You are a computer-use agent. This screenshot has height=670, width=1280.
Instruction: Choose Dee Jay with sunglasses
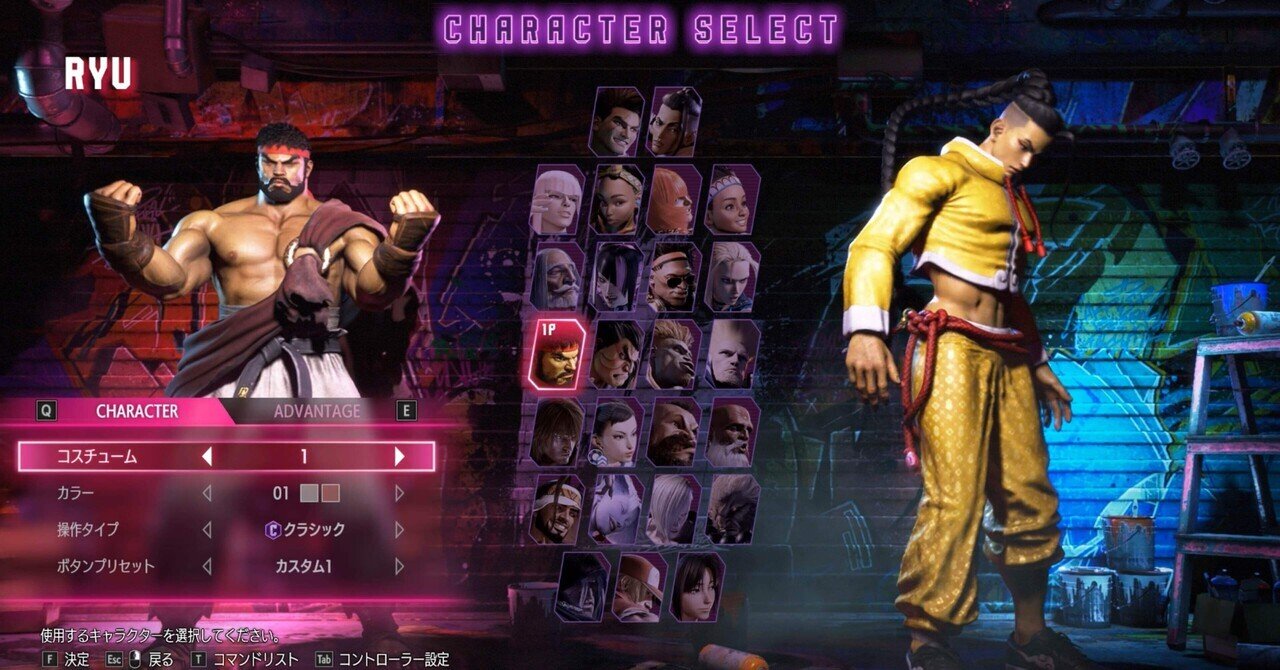675,276
